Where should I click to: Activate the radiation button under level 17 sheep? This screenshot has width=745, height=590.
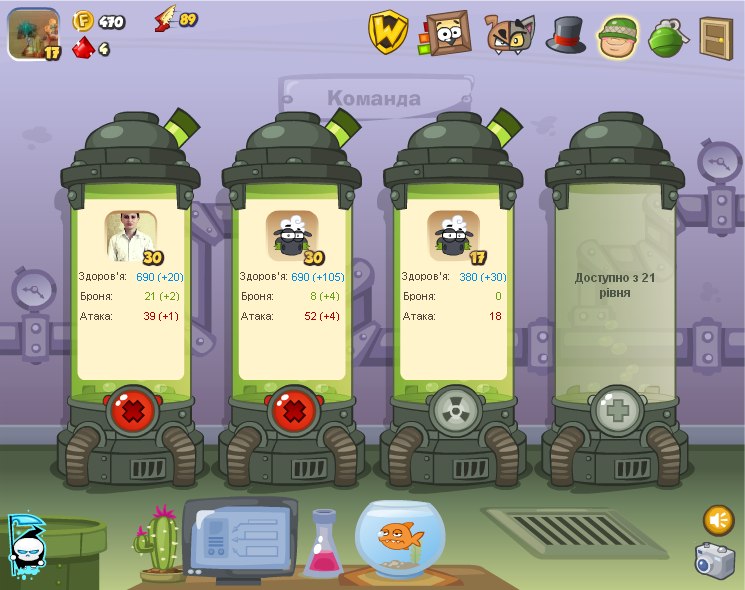(455, 410)
